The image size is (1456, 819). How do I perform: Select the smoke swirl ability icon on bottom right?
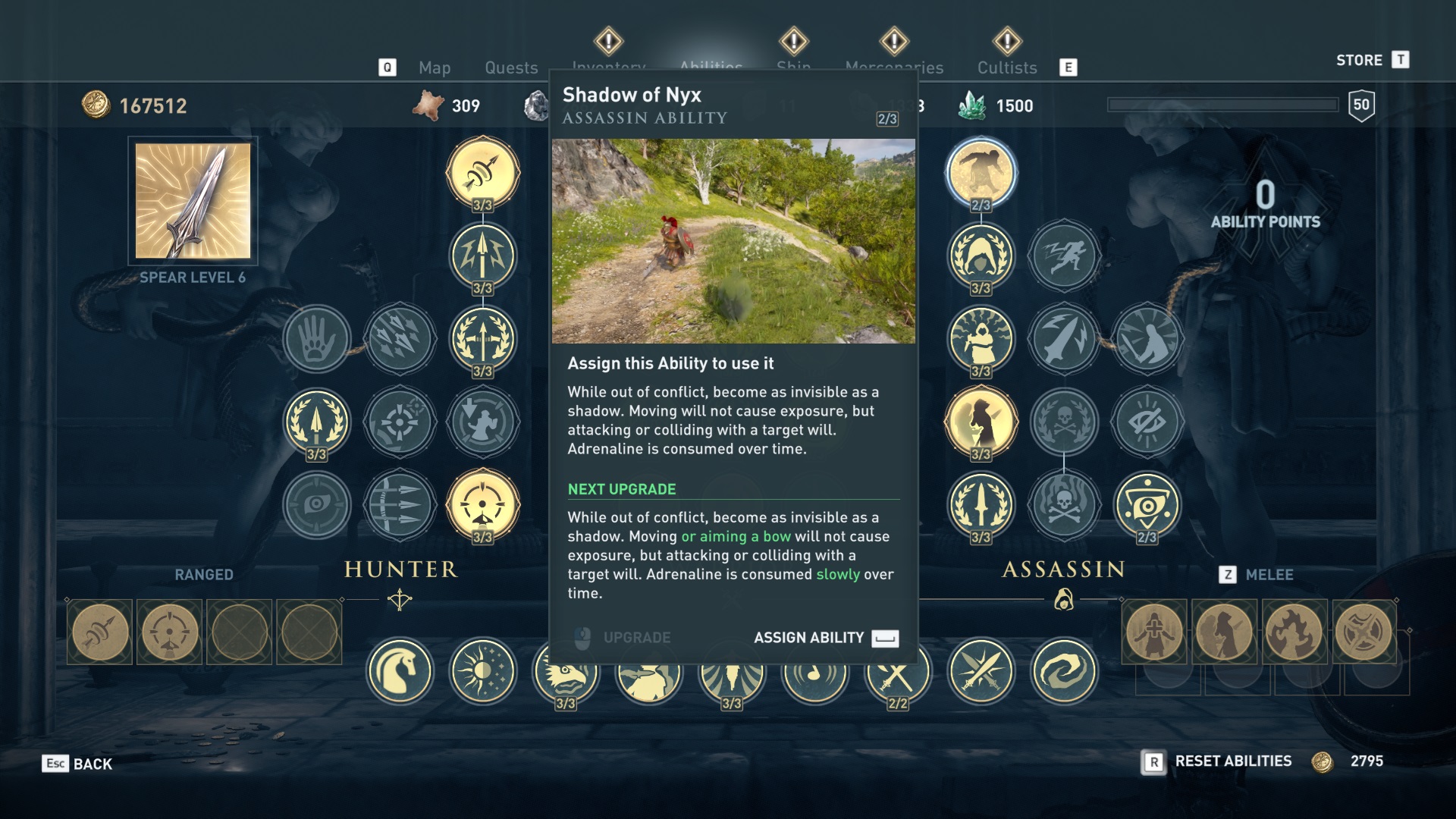(1063, 672)
